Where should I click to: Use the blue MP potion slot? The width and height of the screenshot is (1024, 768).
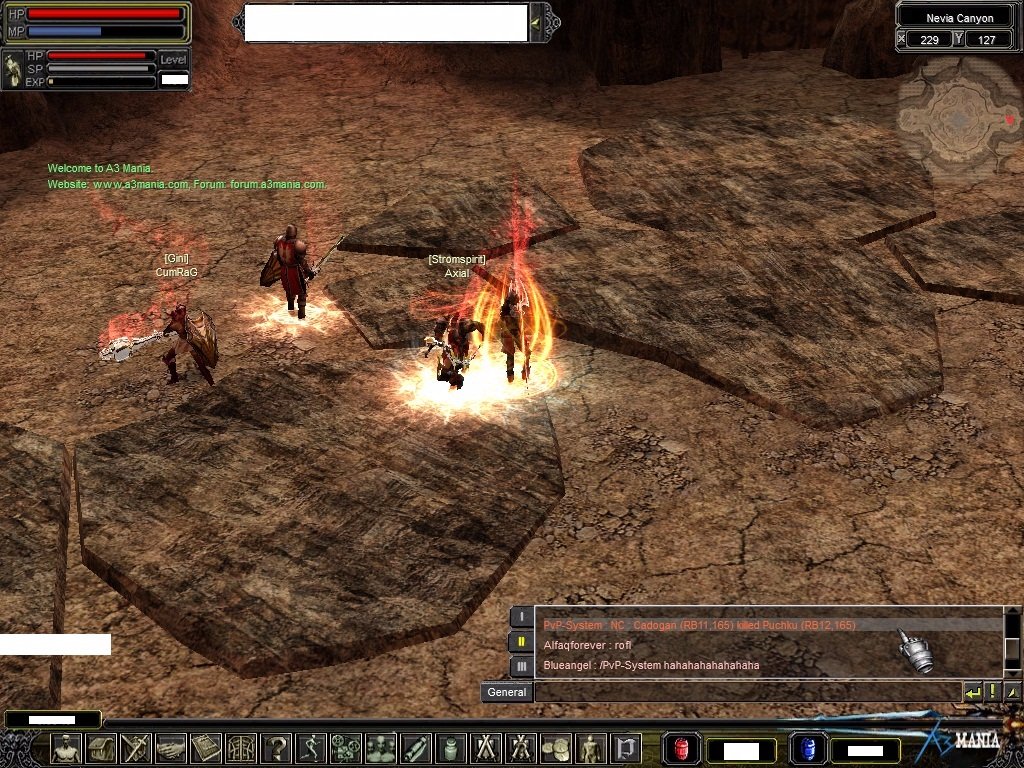tap(806, 749)
